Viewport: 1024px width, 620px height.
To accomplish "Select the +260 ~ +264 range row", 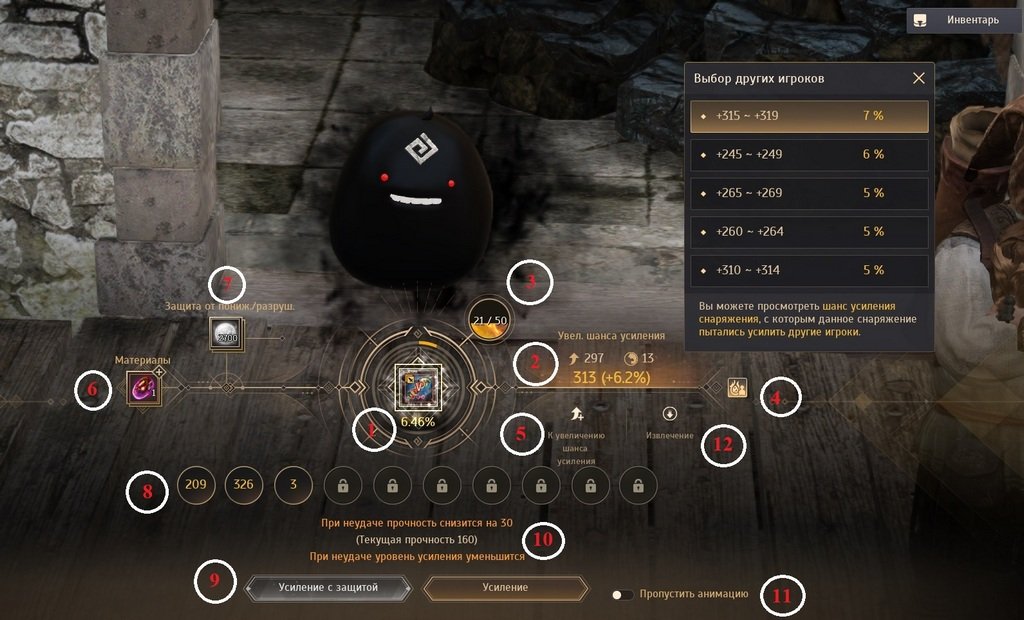I will [809, 232].
